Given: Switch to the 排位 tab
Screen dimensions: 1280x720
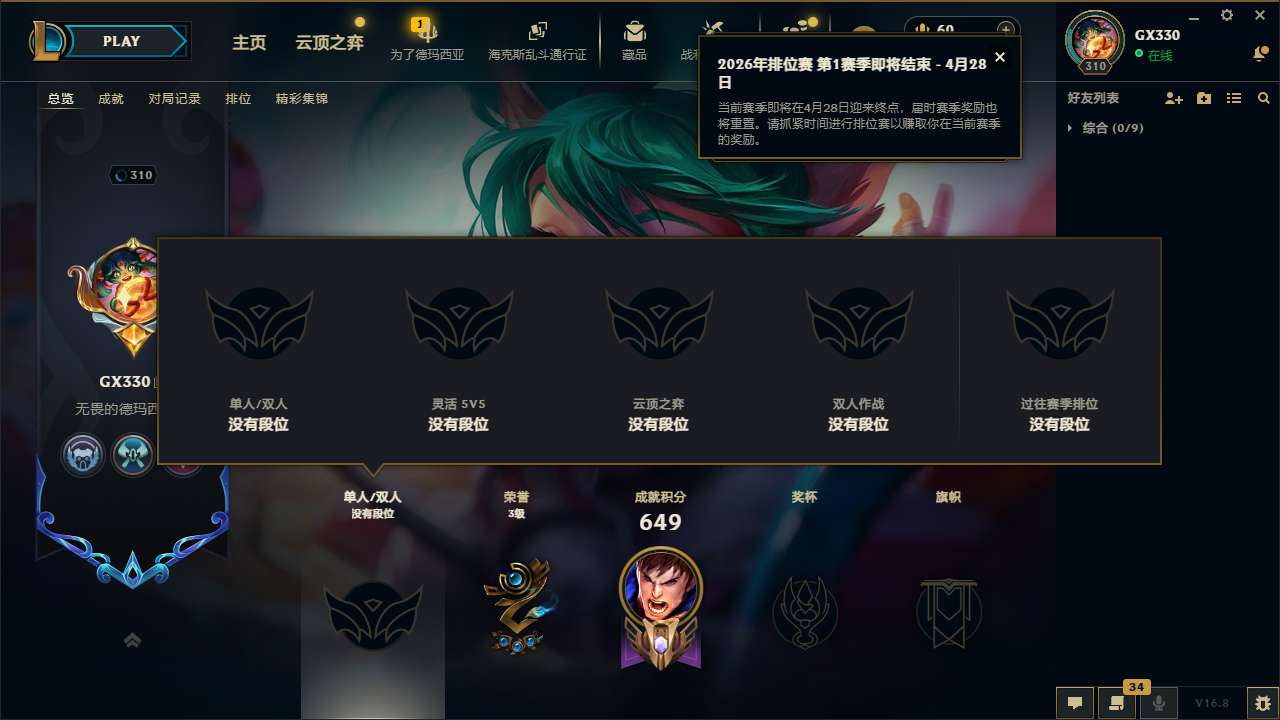Looking at the screenshot, I should click(x=238, y=98).
